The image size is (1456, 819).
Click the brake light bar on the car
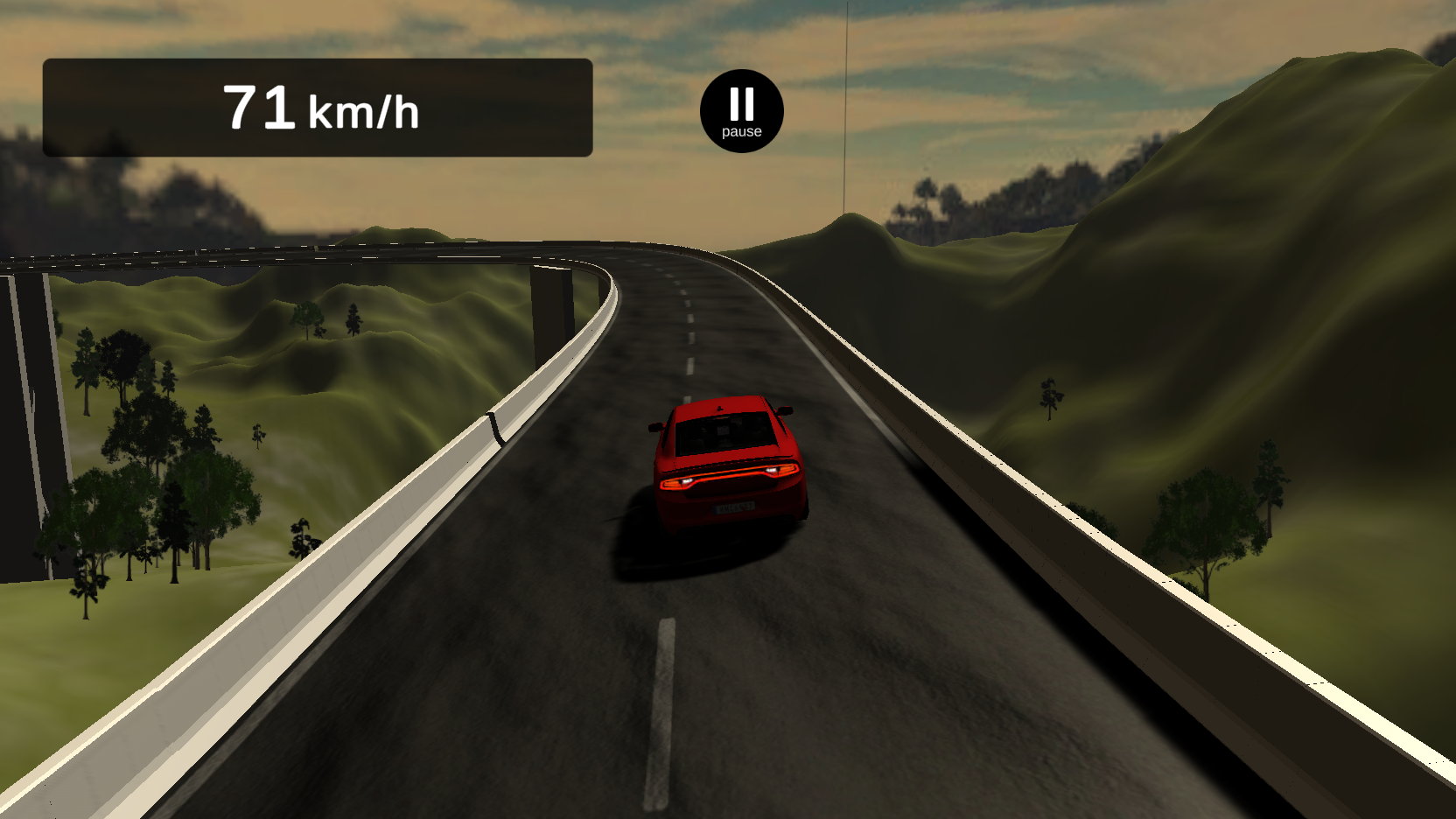731,473
